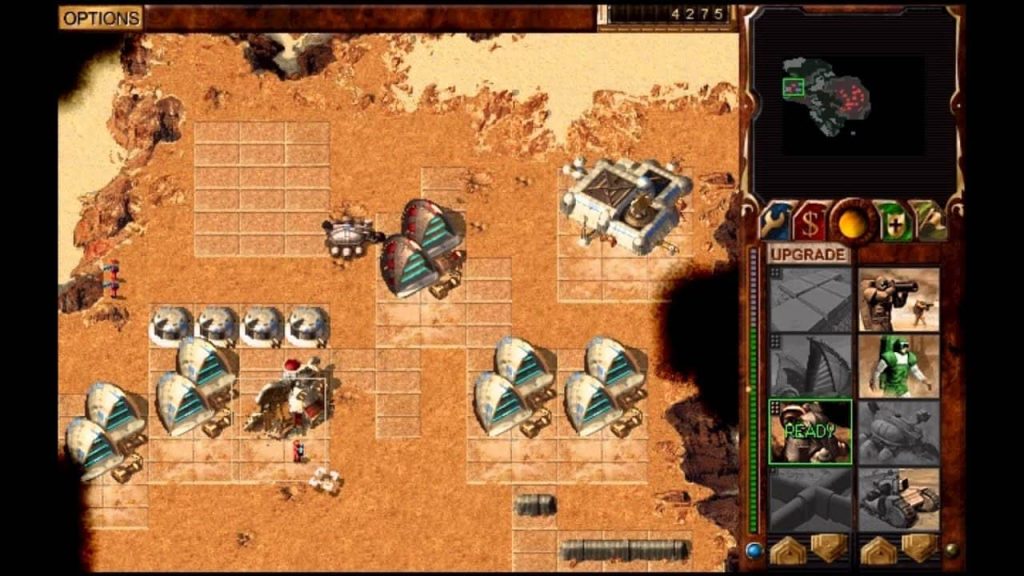Click the Upgrade button
Image resolution: width=1024 pixels, height=576 pixels.
(808, 254)
